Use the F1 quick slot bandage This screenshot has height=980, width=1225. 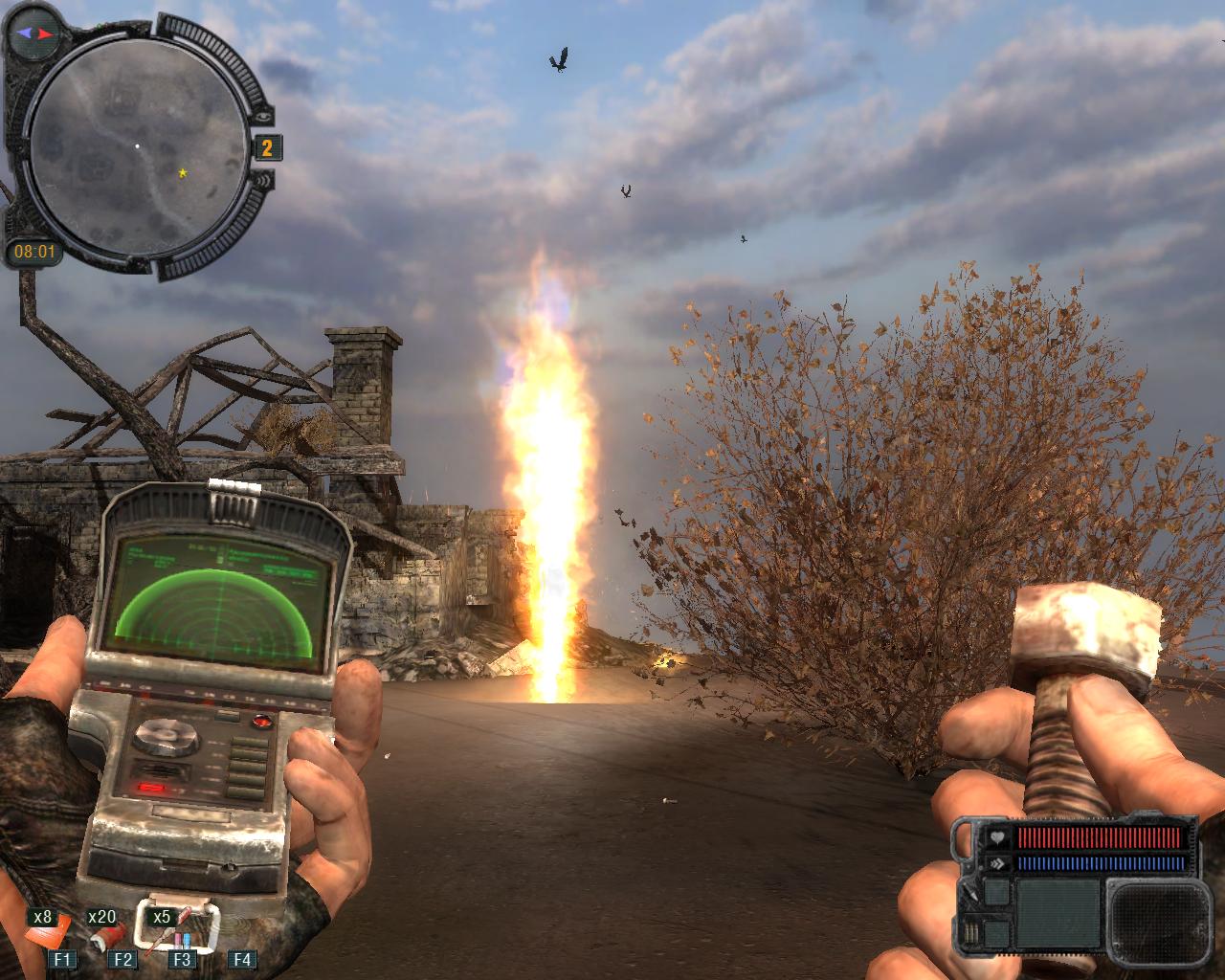(x=57, y=932)
